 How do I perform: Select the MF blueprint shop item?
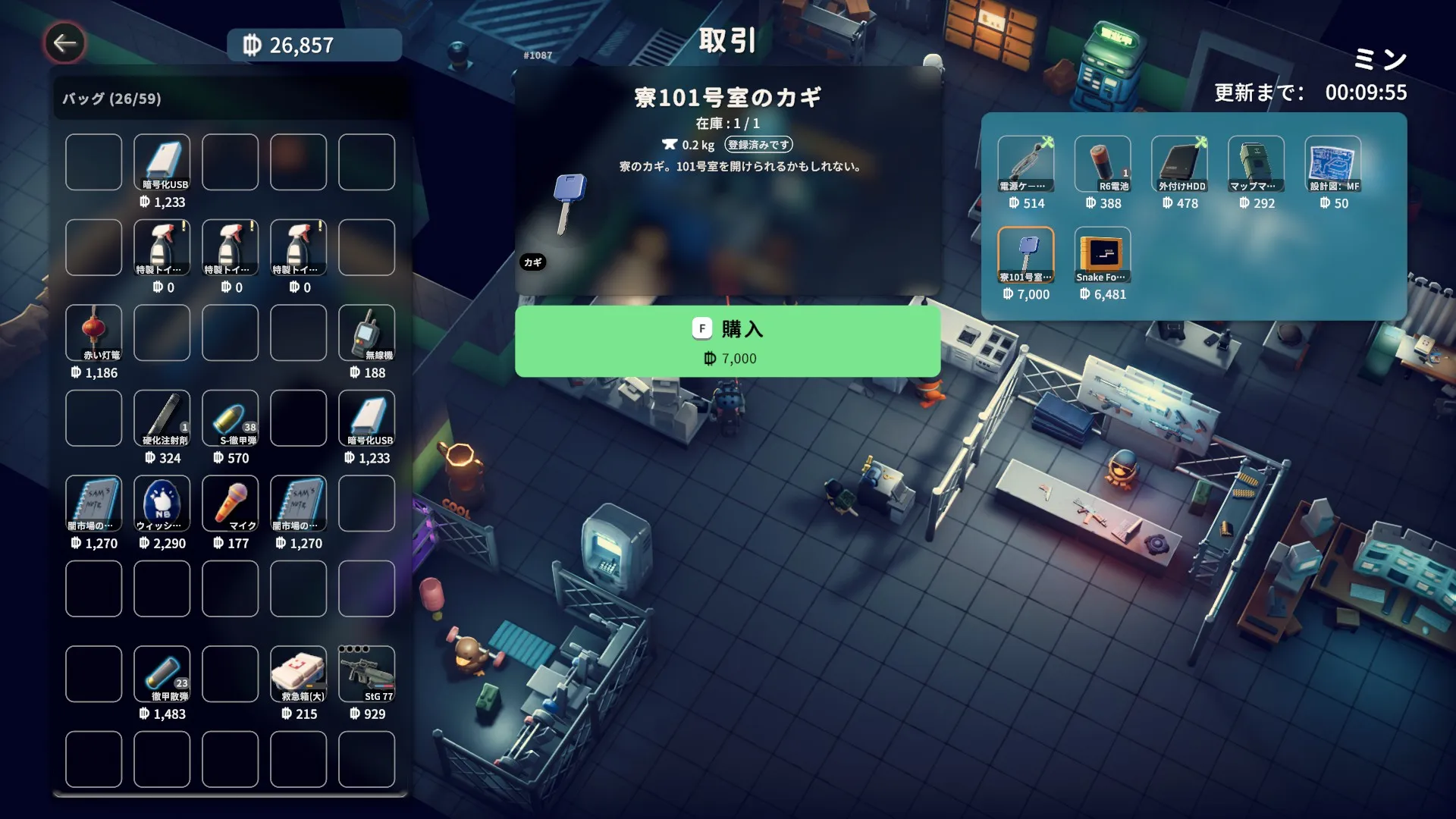point(1332,164)
